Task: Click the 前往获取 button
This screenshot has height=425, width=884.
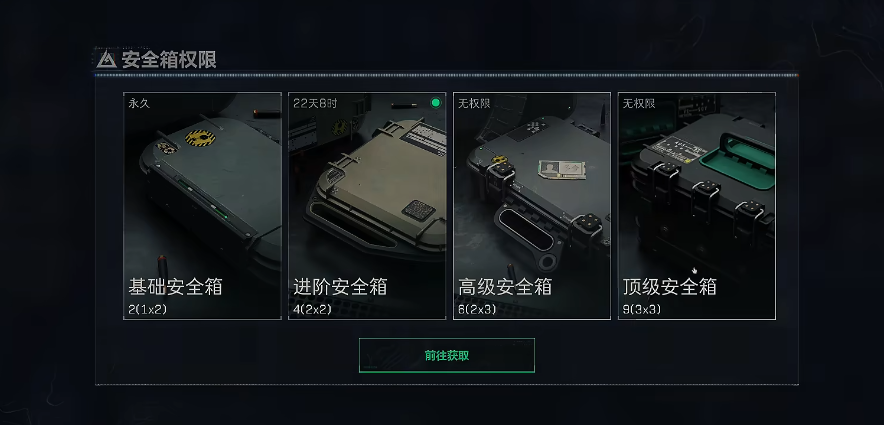Action: coord(446,355)
